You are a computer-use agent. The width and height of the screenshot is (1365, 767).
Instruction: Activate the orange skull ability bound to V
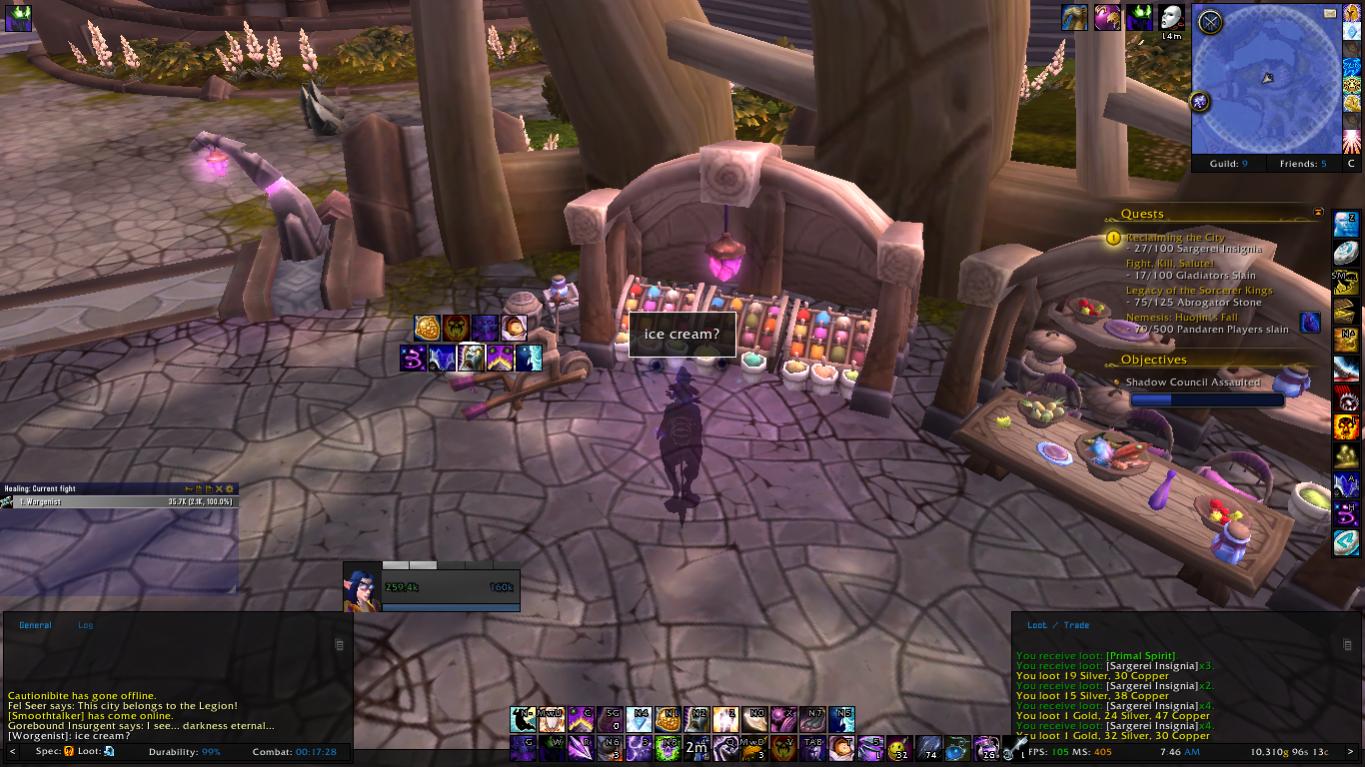point(783,748)
